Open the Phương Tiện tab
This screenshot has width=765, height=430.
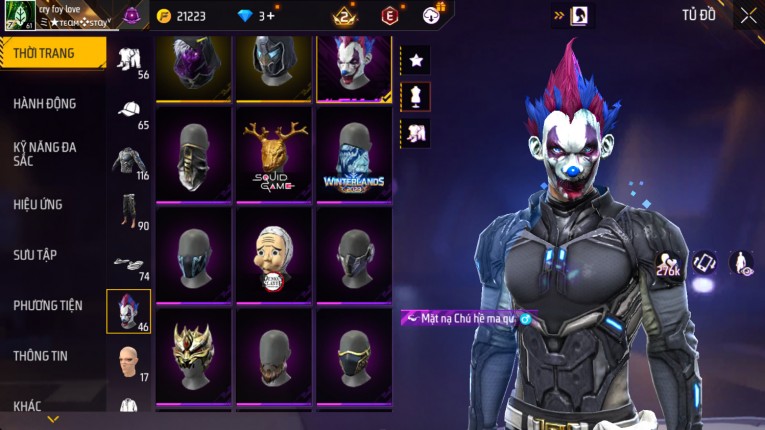pyautogui.click(x=48, y=305)
